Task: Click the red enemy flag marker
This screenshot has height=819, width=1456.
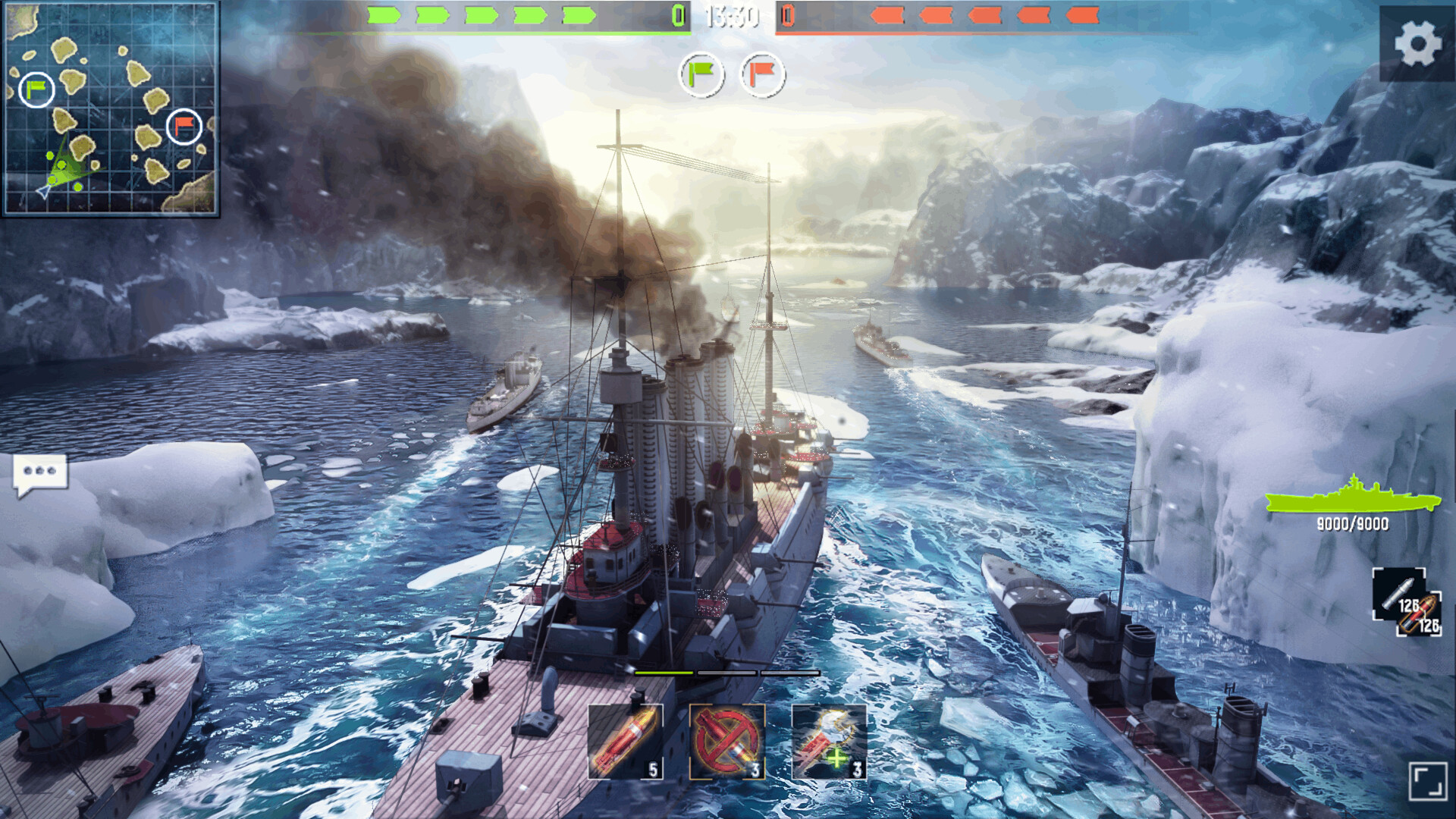Action: pos(761,74)
